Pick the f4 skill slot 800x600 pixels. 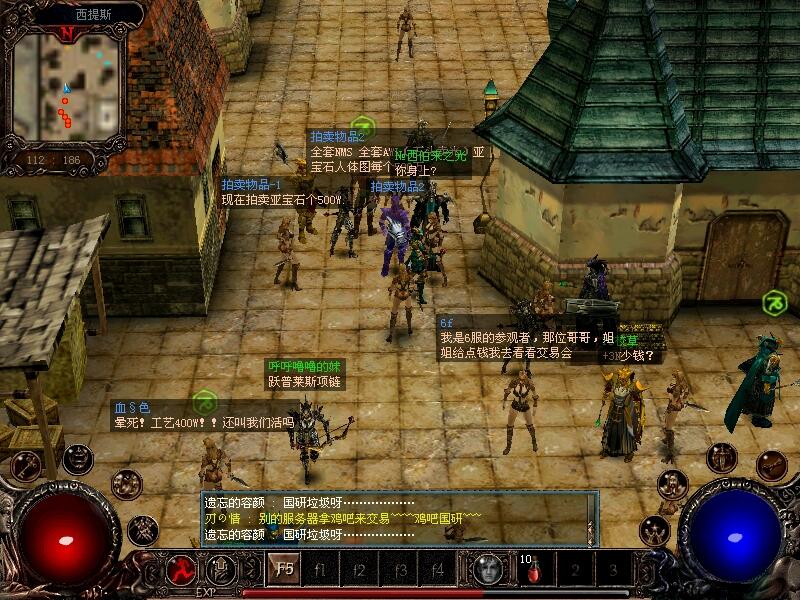436,570
